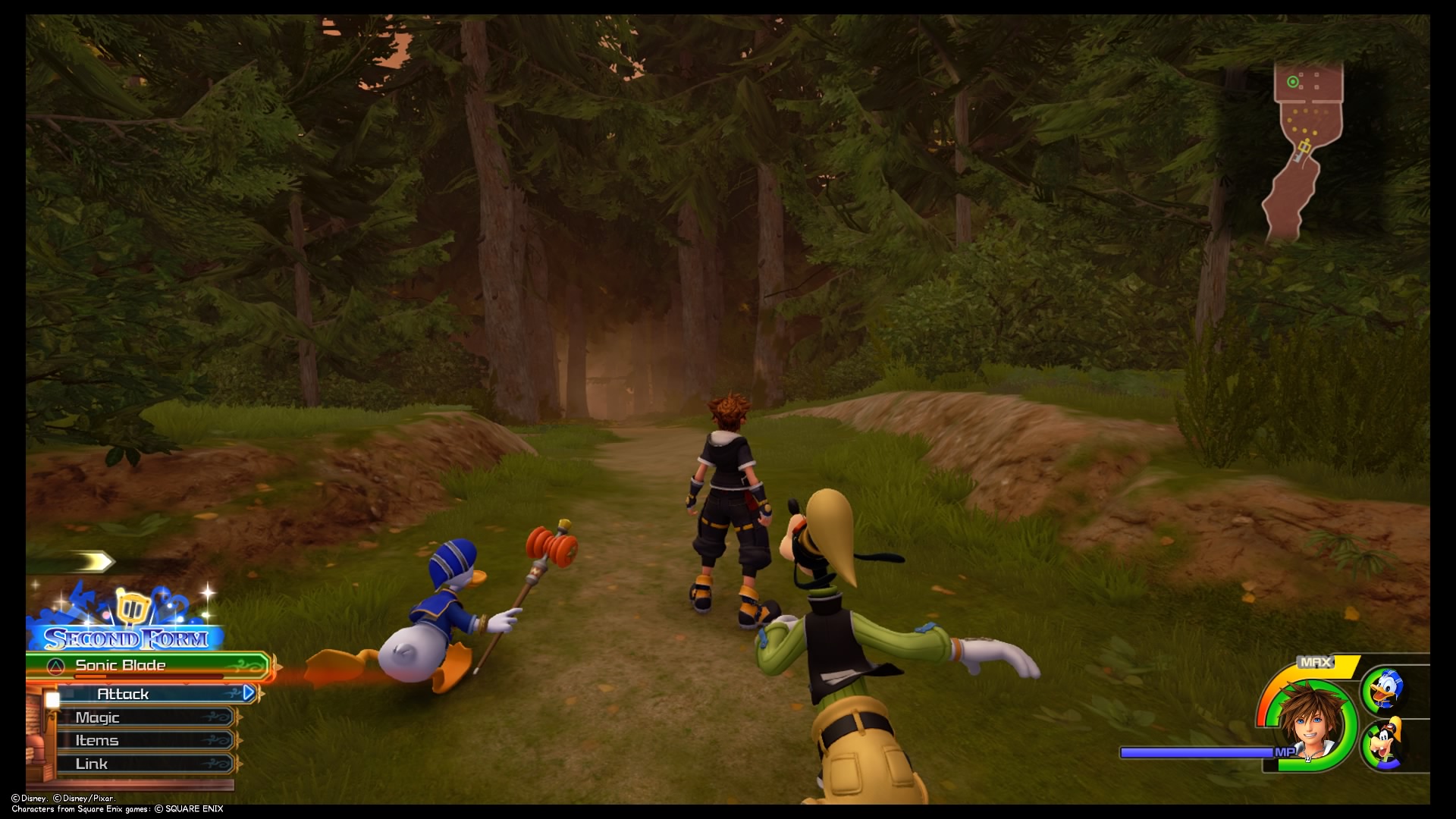Viewport: 1456px width, 819px height.
Task: Click the blue MP bar
Action: 1198,751
